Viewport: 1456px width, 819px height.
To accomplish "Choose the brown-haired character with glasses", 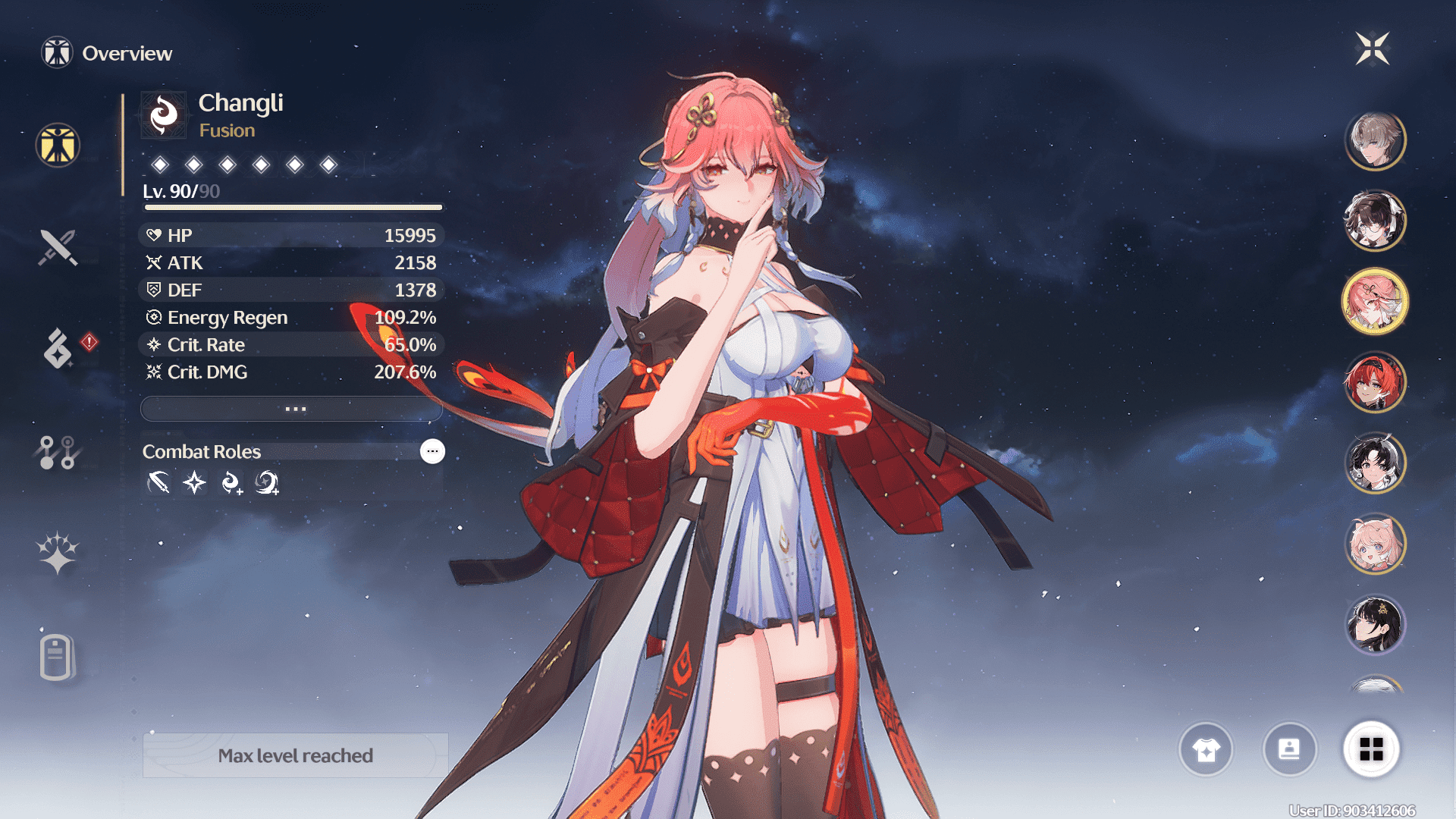I will pyautogui.click(x=1375, y=221).
